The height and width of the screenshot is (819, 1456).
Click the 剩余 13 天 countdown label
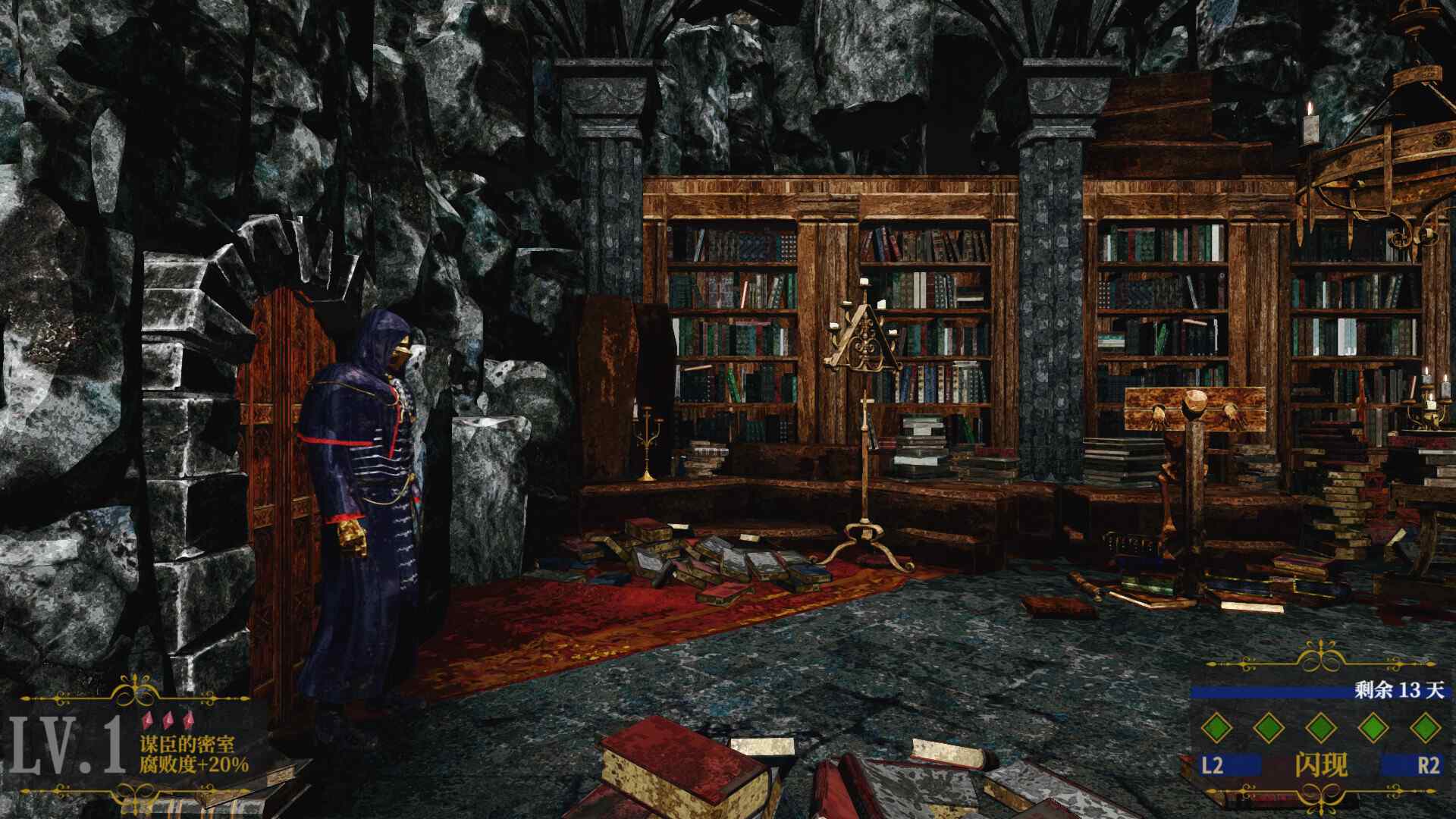(1398, 690)
